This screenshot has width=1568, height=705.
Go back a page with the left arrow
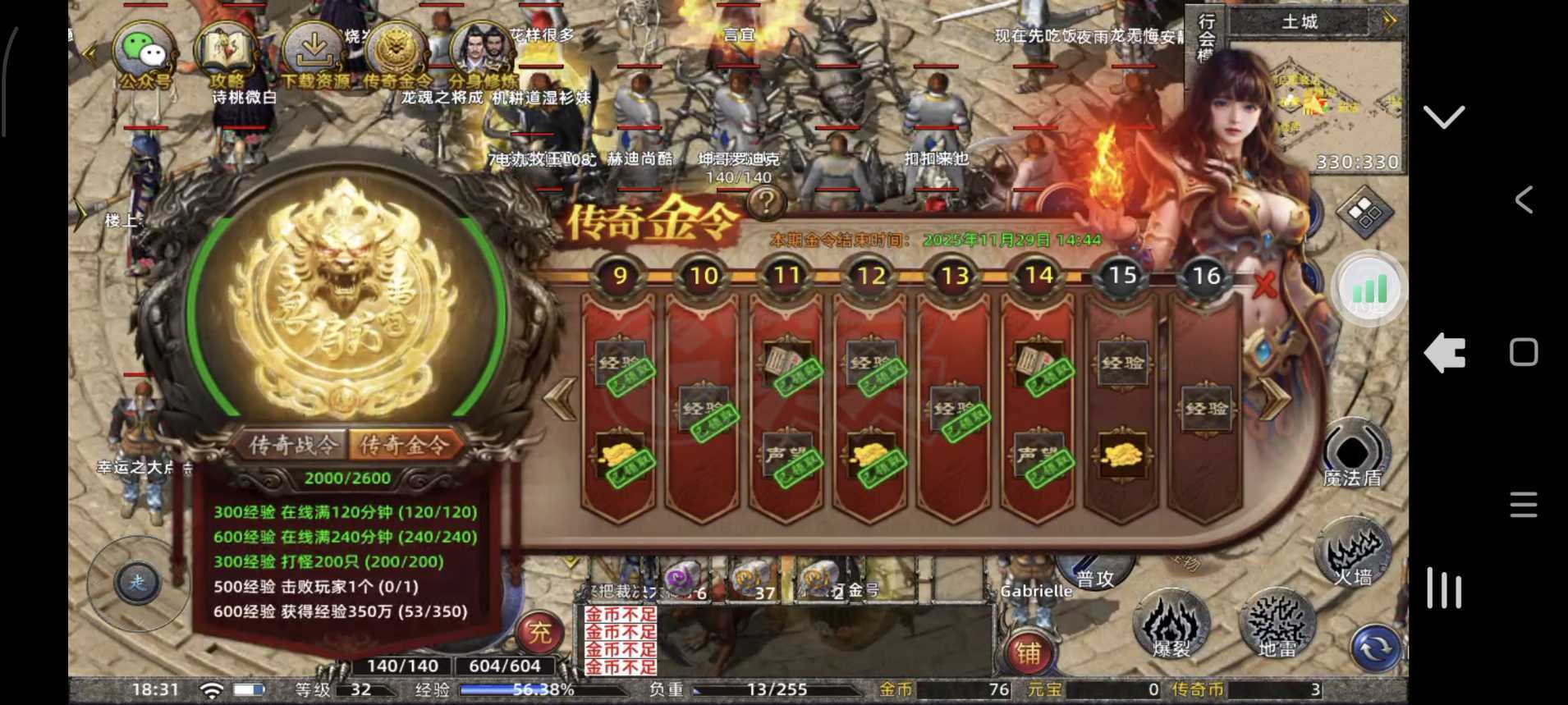click(x=560, y=400)
